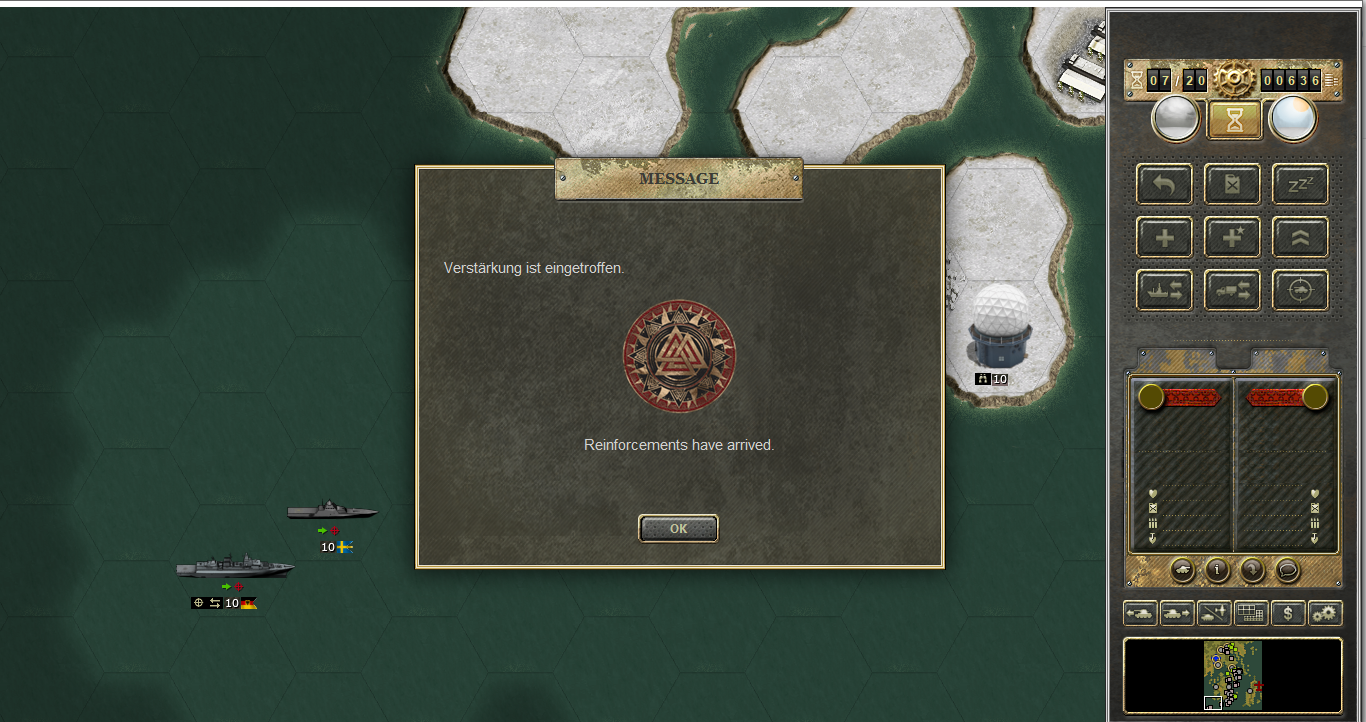Toggle naval embark with the ship button
This screenshot has height=722, width=1366.
(1164, 290)
